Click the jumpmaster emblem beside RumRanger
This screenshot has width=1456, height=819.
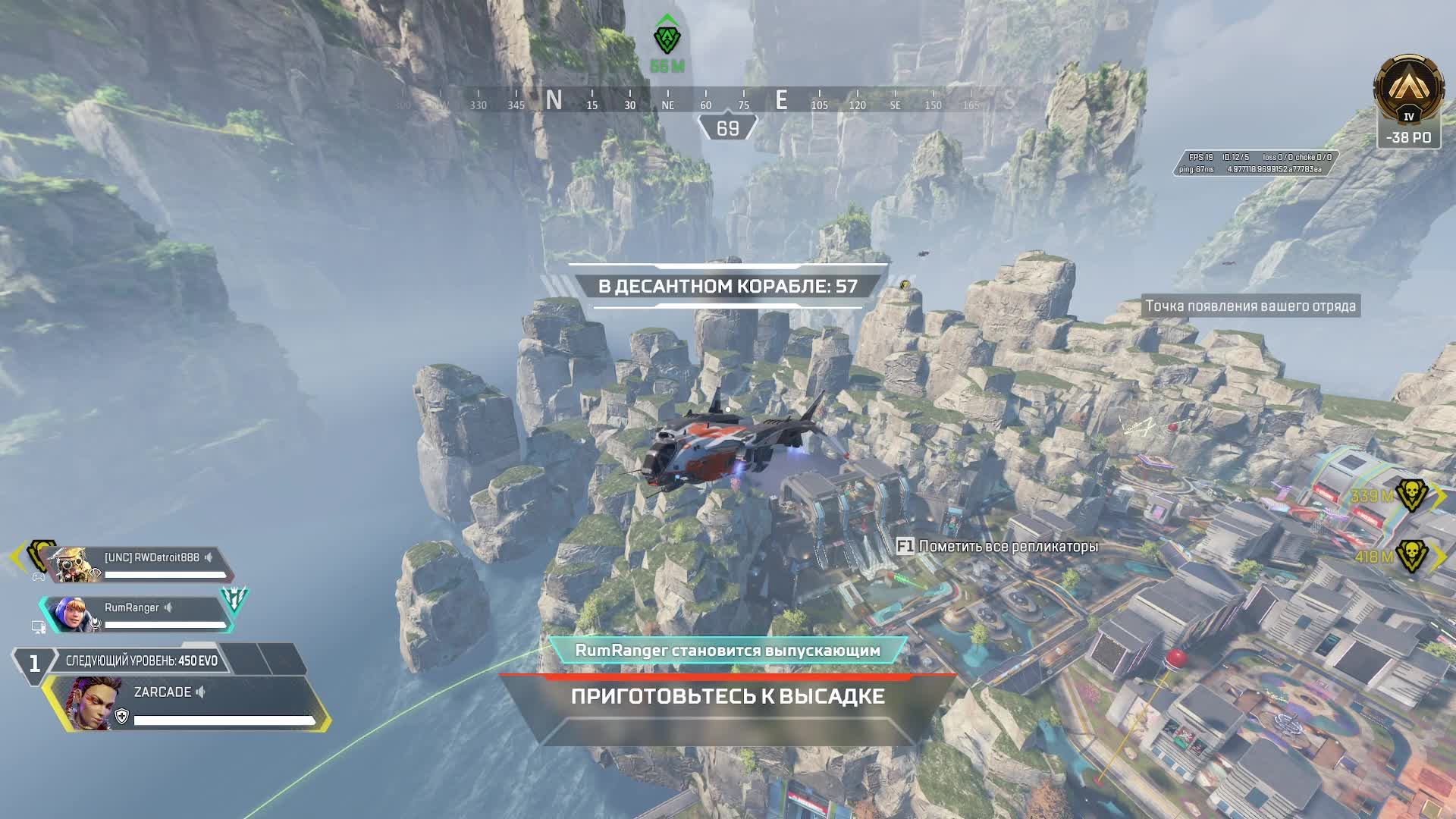click(x=234, y=600)
